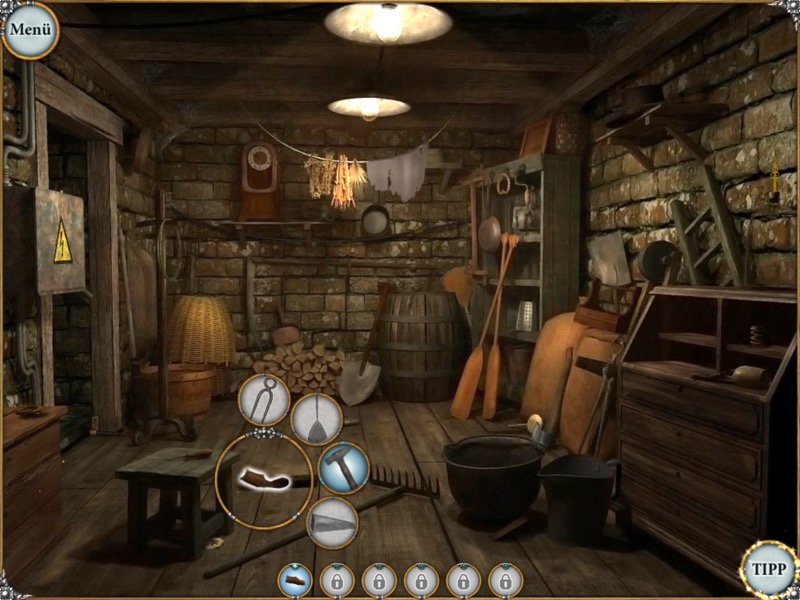The height and width of the screenshot is (600, 800).
Task: Choose the fire shovel icon
Action: click(x=317, y=419)
